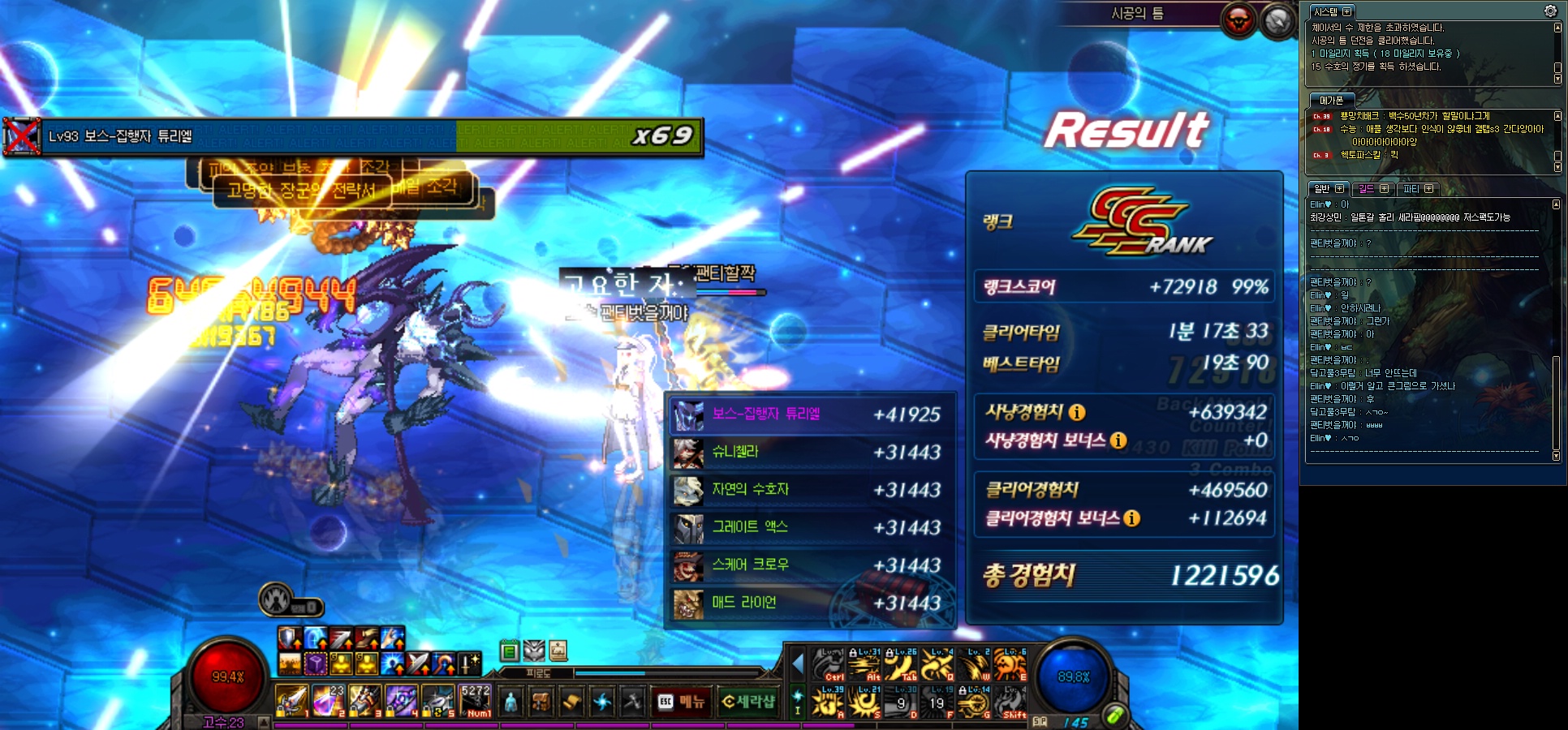The image size is (1568, 730).
Task: Use the potion in quick slot 2
Action: (329, 701)
